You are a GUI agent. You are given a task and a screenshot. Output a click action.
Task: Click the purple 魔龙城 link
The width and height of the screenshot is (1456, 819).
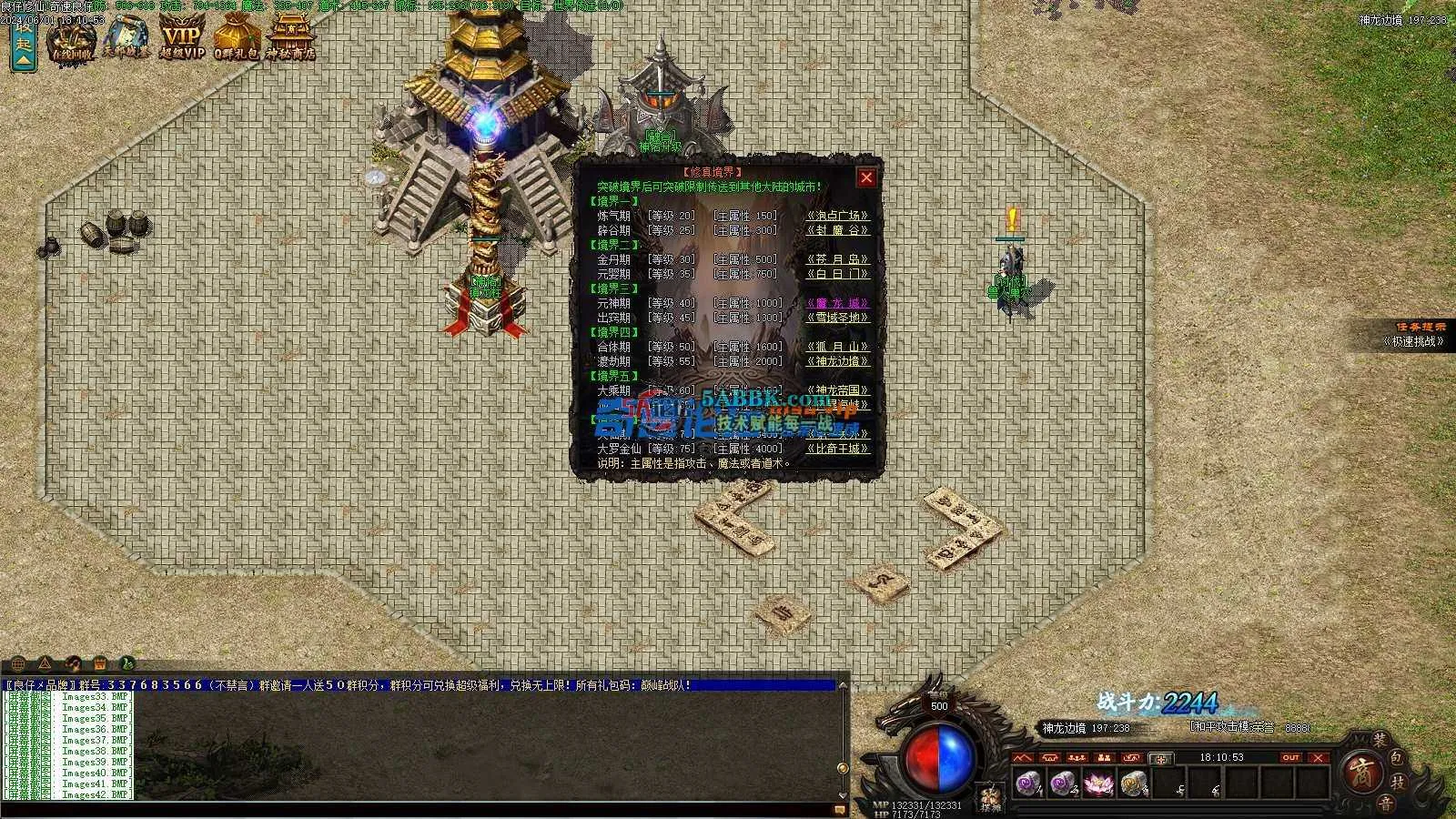(837, 304)
